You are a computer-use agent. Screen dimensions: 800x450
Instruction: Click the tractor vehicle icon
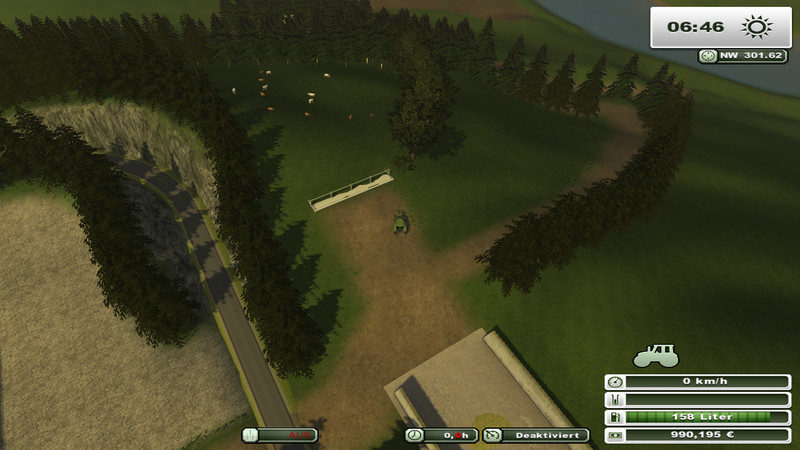[656, 354]
